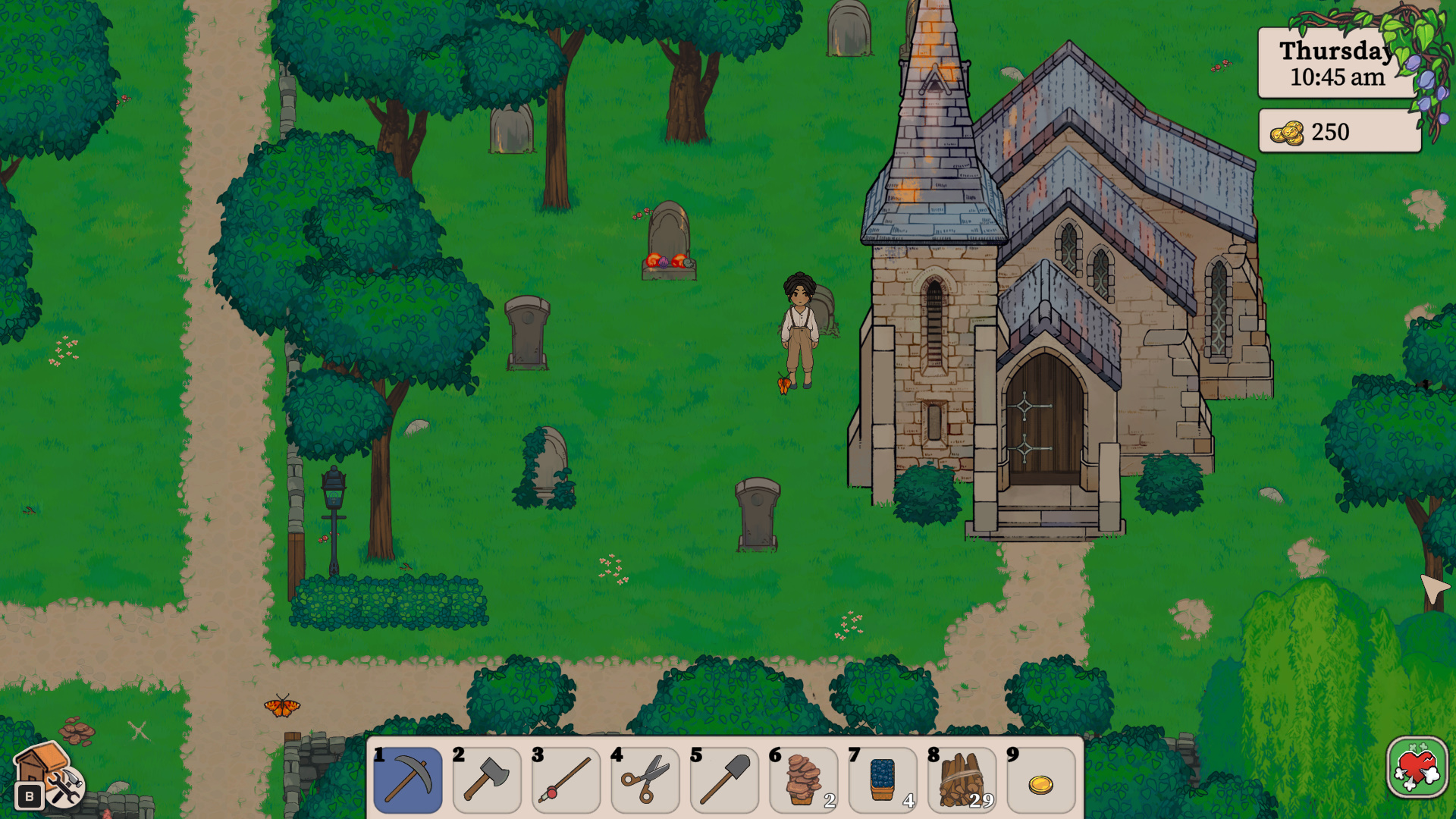Select the Pickaxe in hotbar slot 1
The image size is (1456, 819).
pos(407,781)
